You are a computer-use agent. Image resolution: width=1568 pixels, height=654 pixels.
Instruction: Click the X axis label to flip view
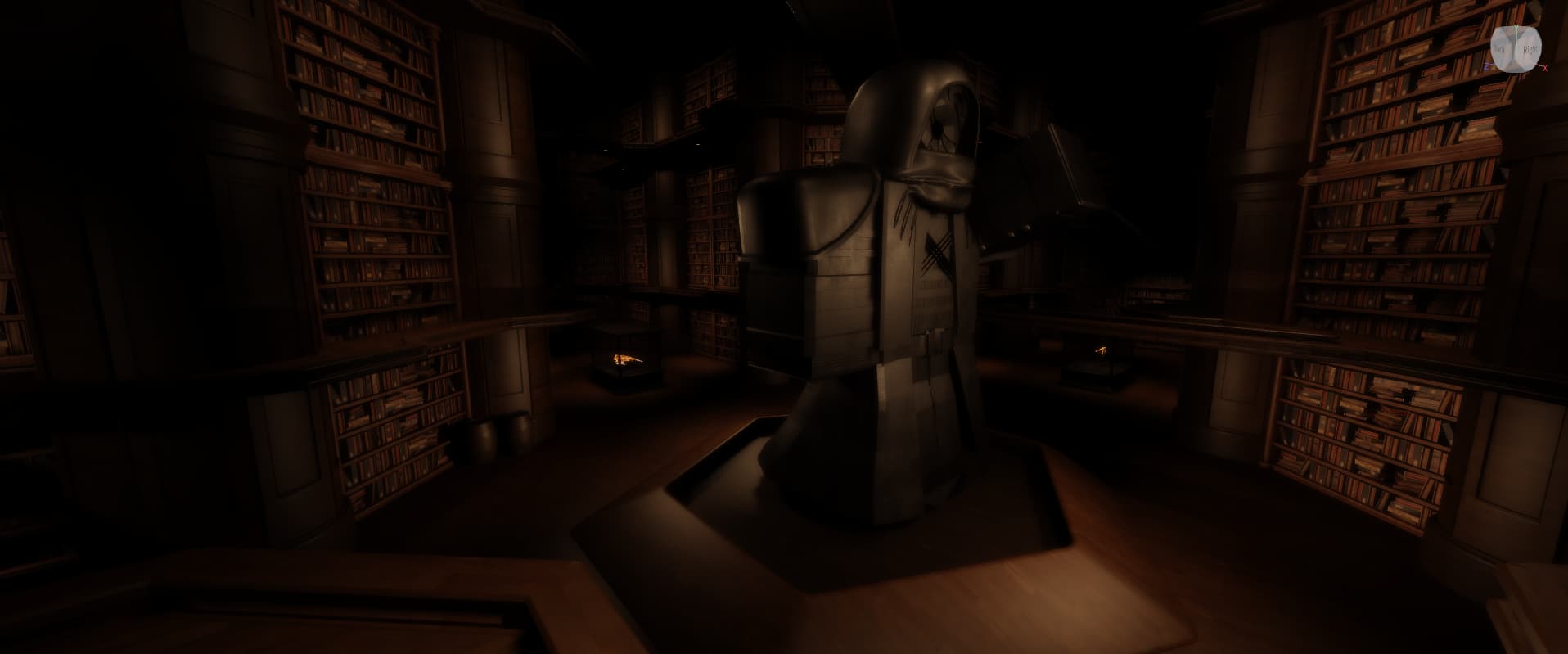point(1545,67)
